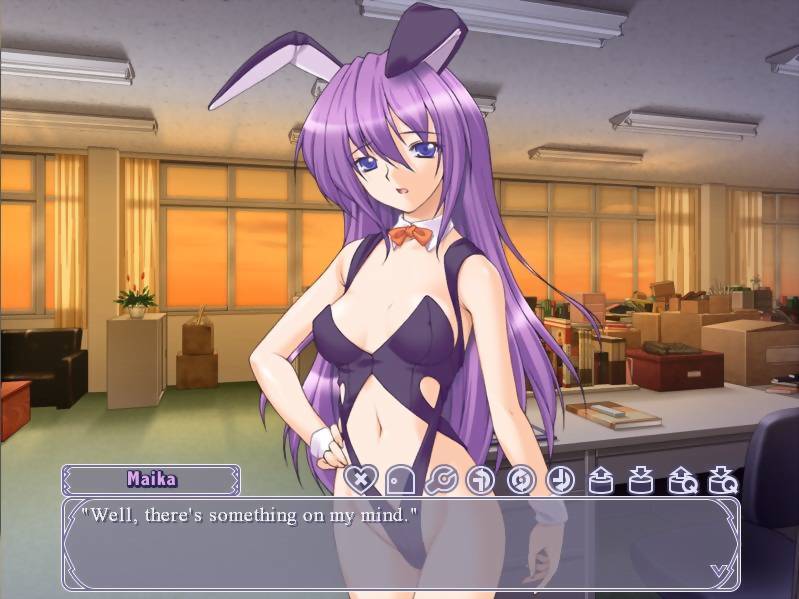Quick load with the down-arrow Q icon
Viewport: 799px width, 599px height.
[x=722, y=480]
